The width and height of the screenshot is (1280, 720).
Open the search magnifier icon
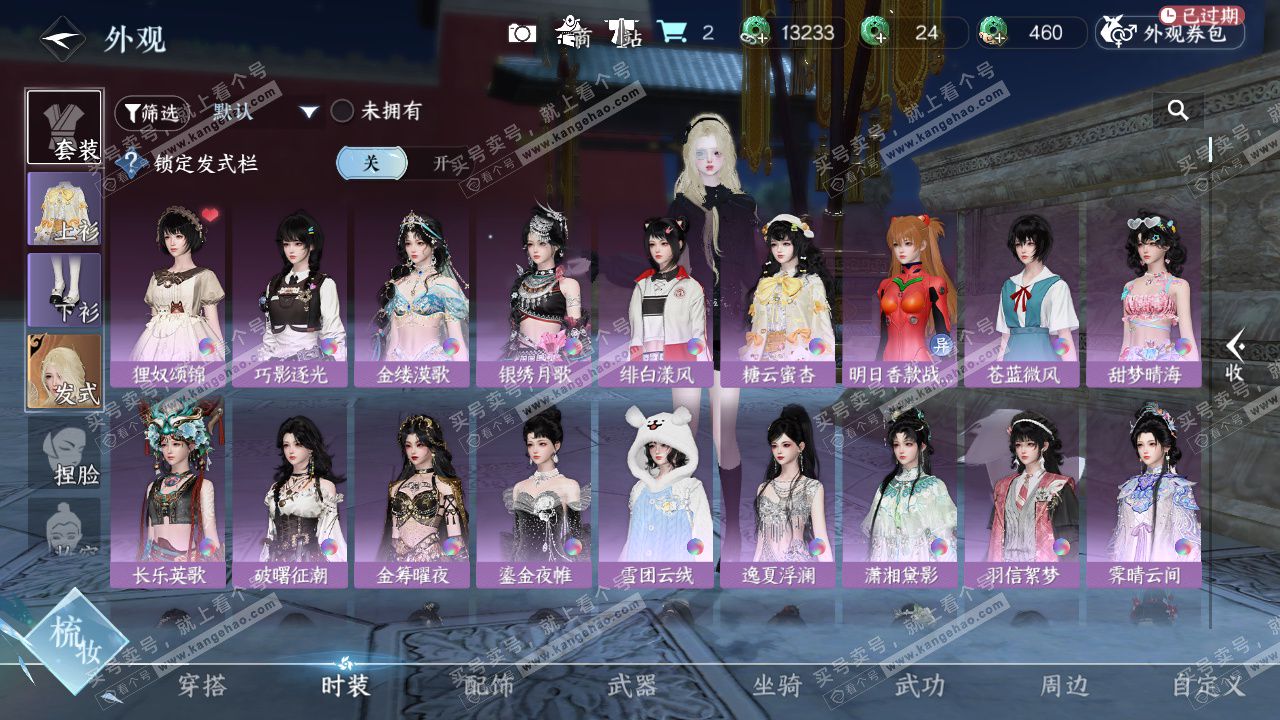click(1178, 110)
